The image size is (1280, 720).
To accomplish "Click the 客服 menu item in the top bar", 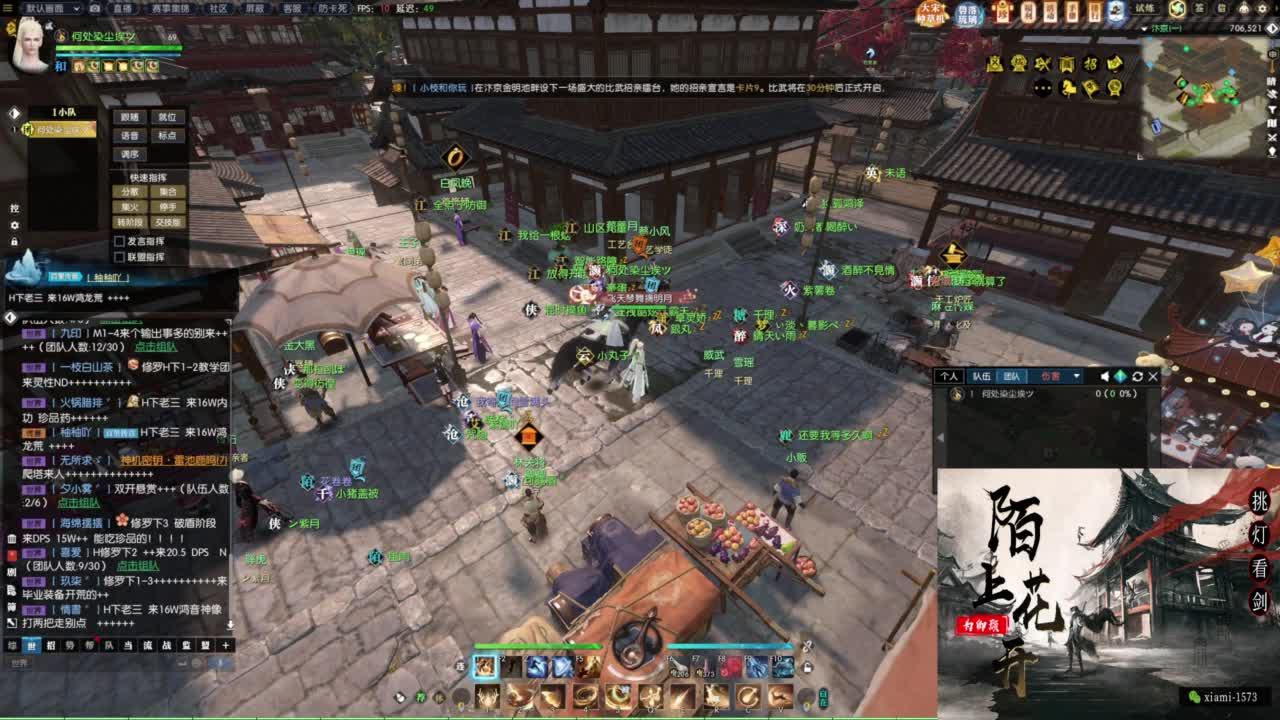I will point(291,8).
